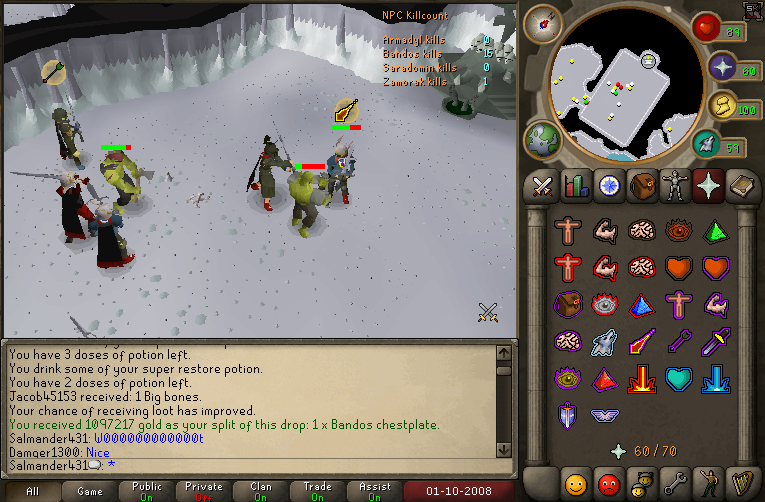
Task: Toggle the Protect from Melee sword prayer
Action: [x=715, y=343]
